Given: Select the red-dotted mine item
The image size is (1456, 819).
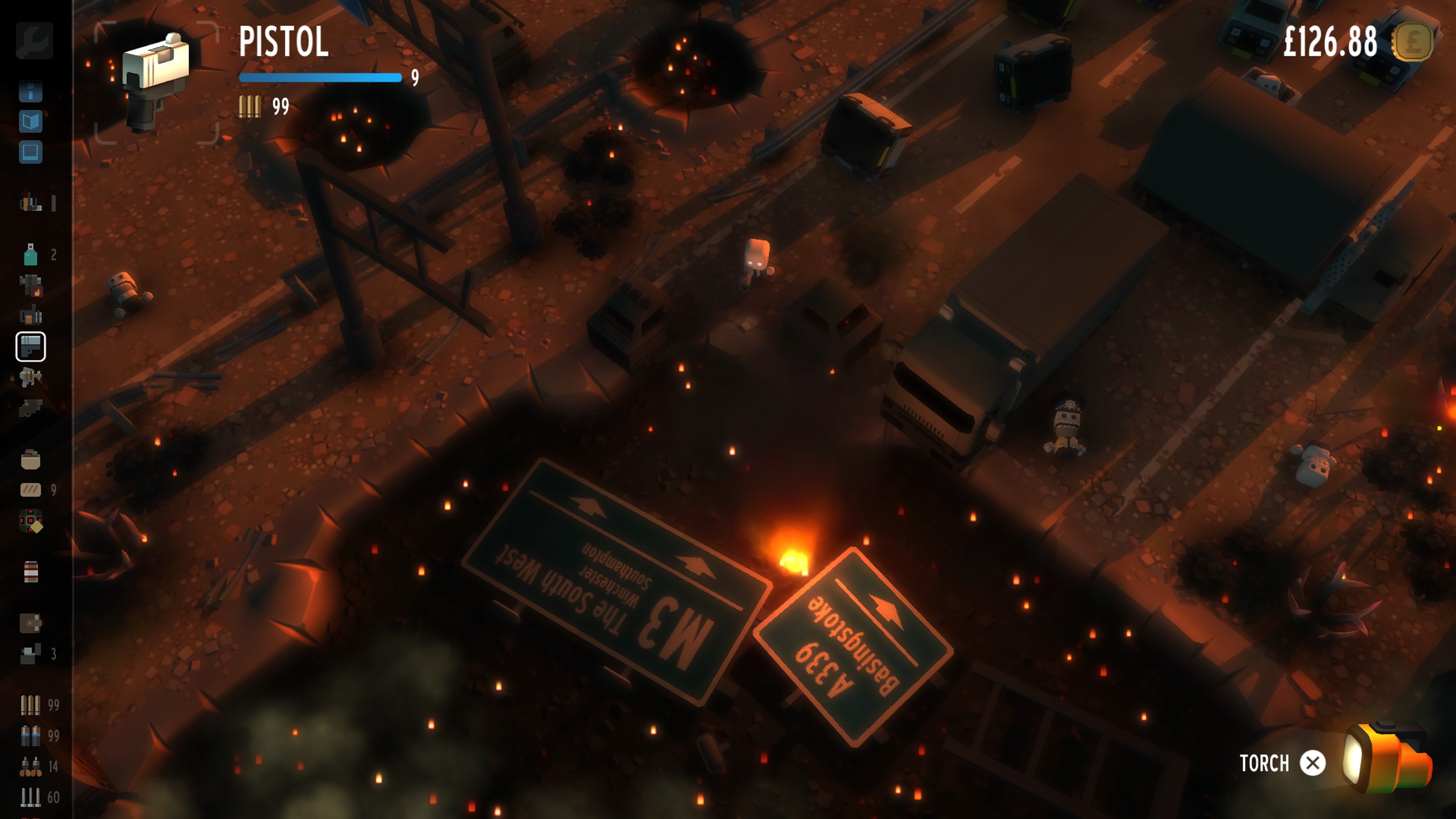Looking at the screenshot, I should 30,521.
